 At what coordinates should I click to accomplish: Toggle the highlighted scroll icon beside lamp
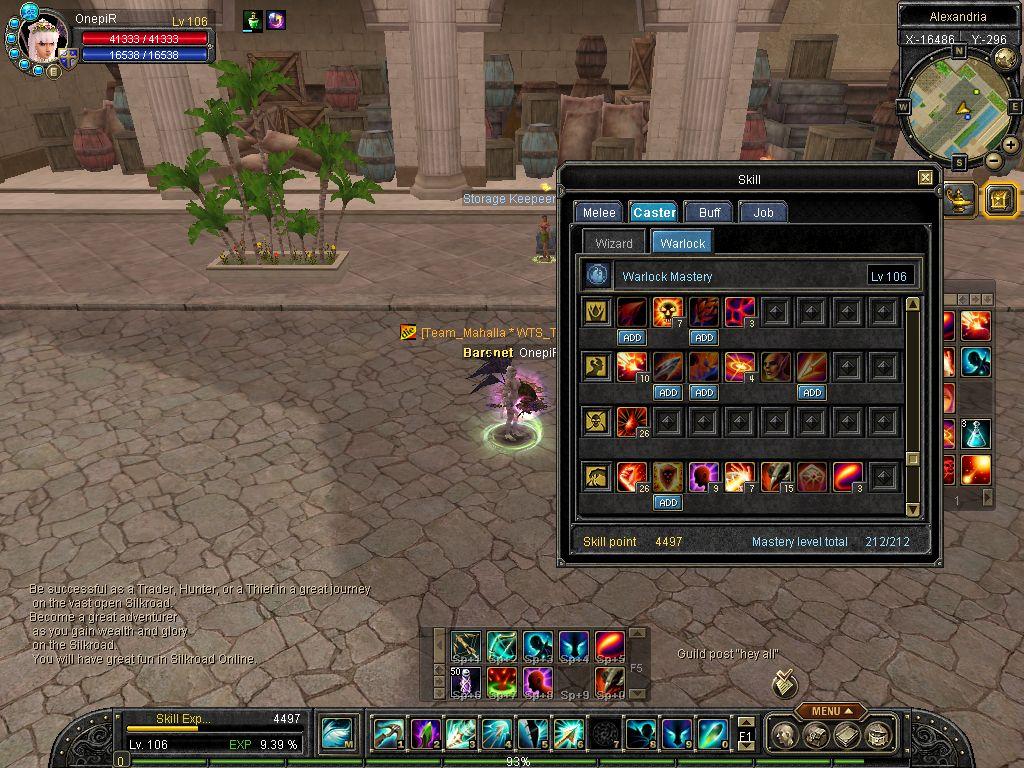pos(1000,200)
